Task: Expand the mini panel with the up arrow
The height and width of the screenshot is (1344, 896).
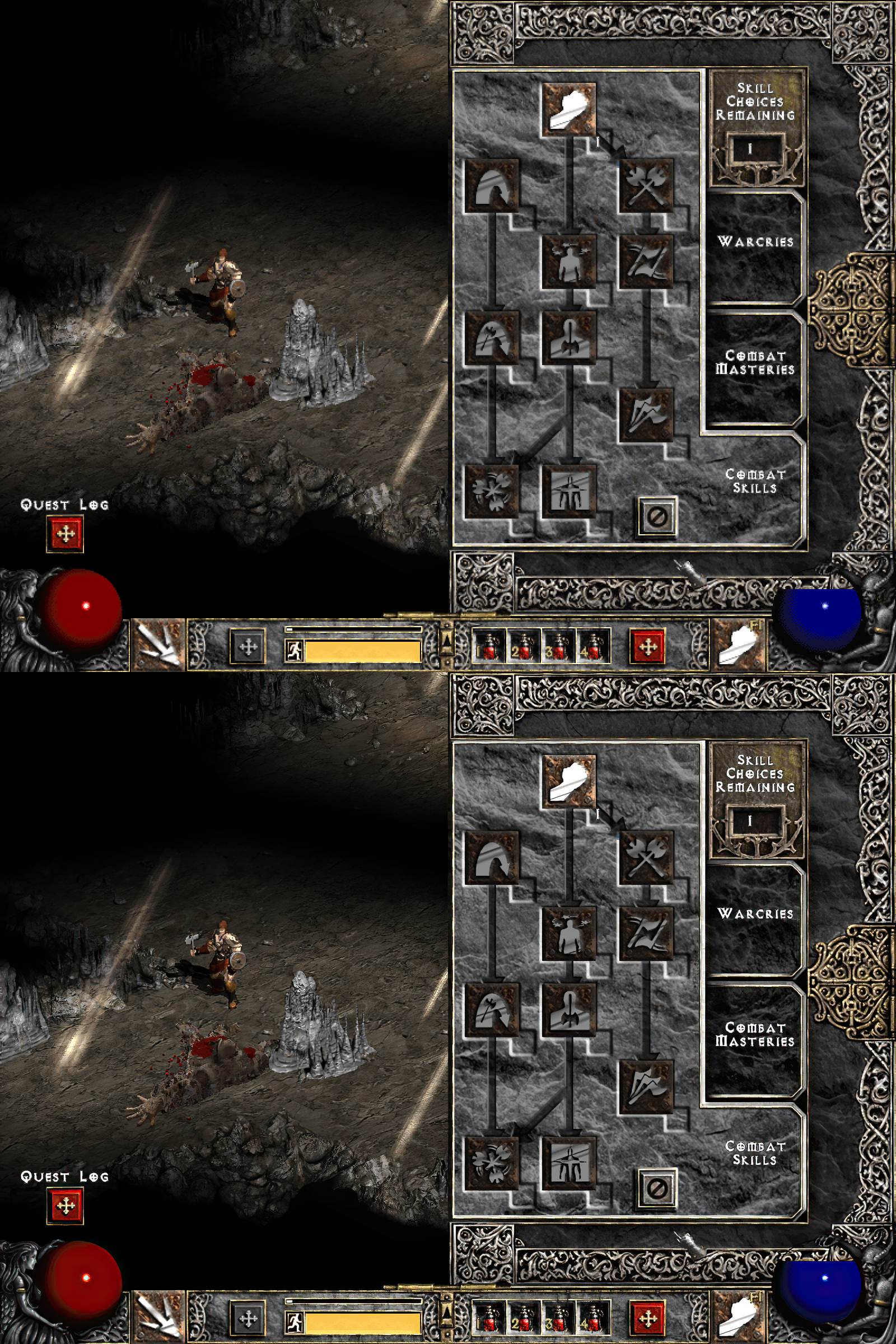Action: click(x=447, y=646)
